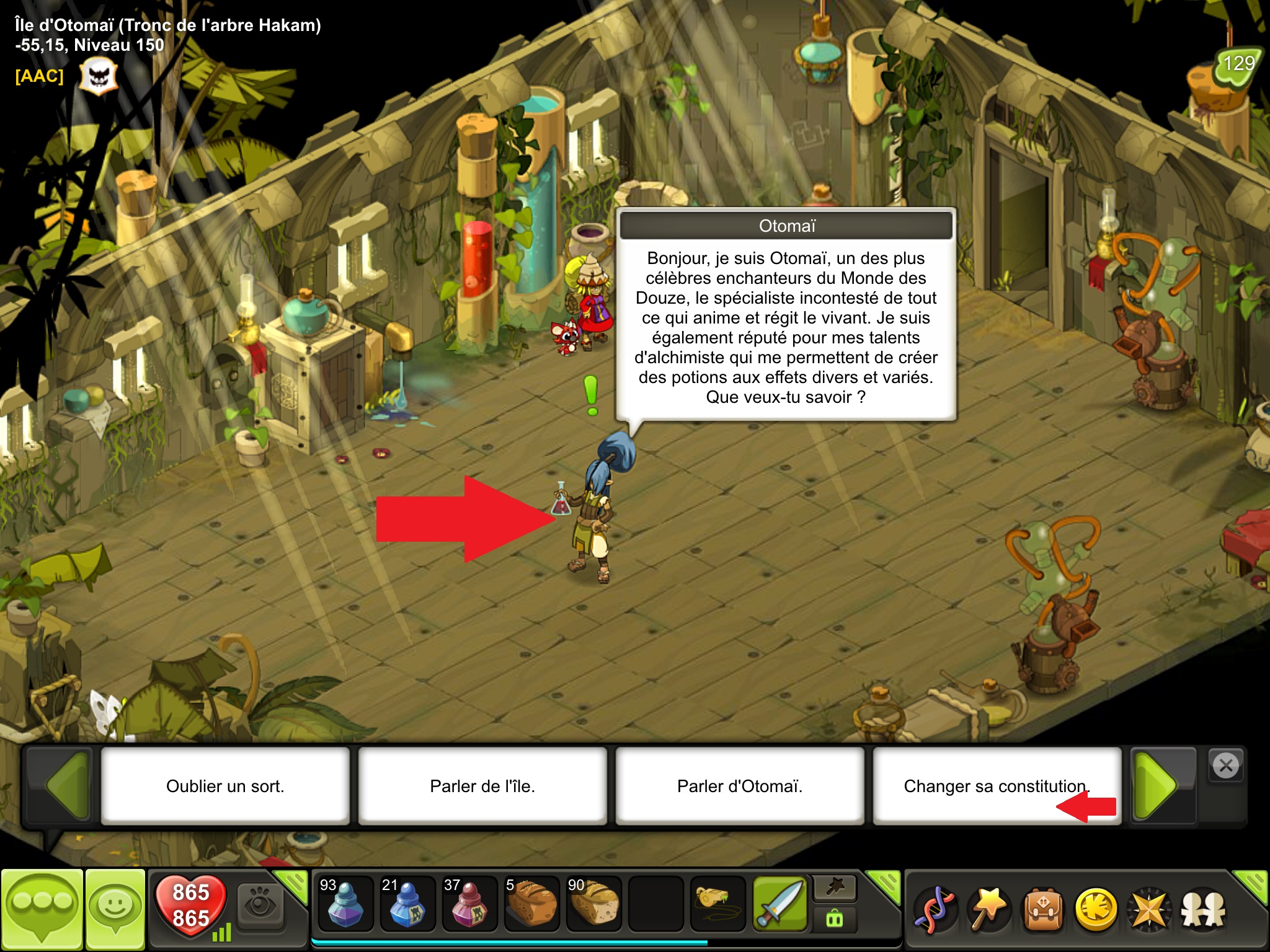This screenshot has width=1270, height=952.
Task: Choose the "Parler d'Otomaï." dialogue option
Action: (740, 786)
